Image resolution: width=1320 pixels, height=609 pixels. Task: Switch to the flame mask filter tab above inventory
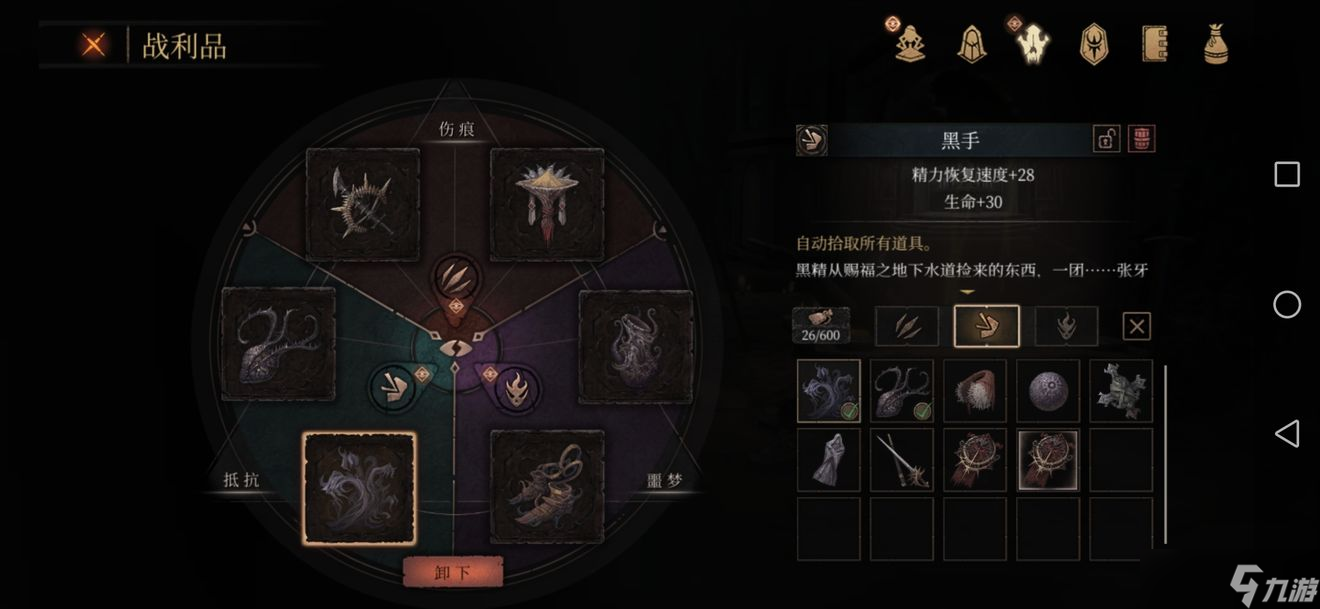tap(1066, 326)
